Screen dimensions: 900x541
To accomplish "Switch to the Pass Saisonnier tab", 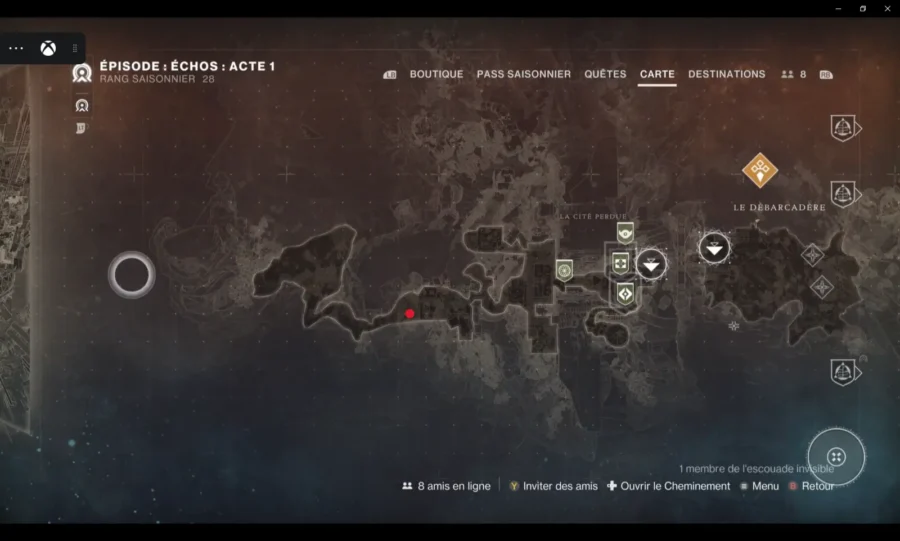I will pos(523,74).
